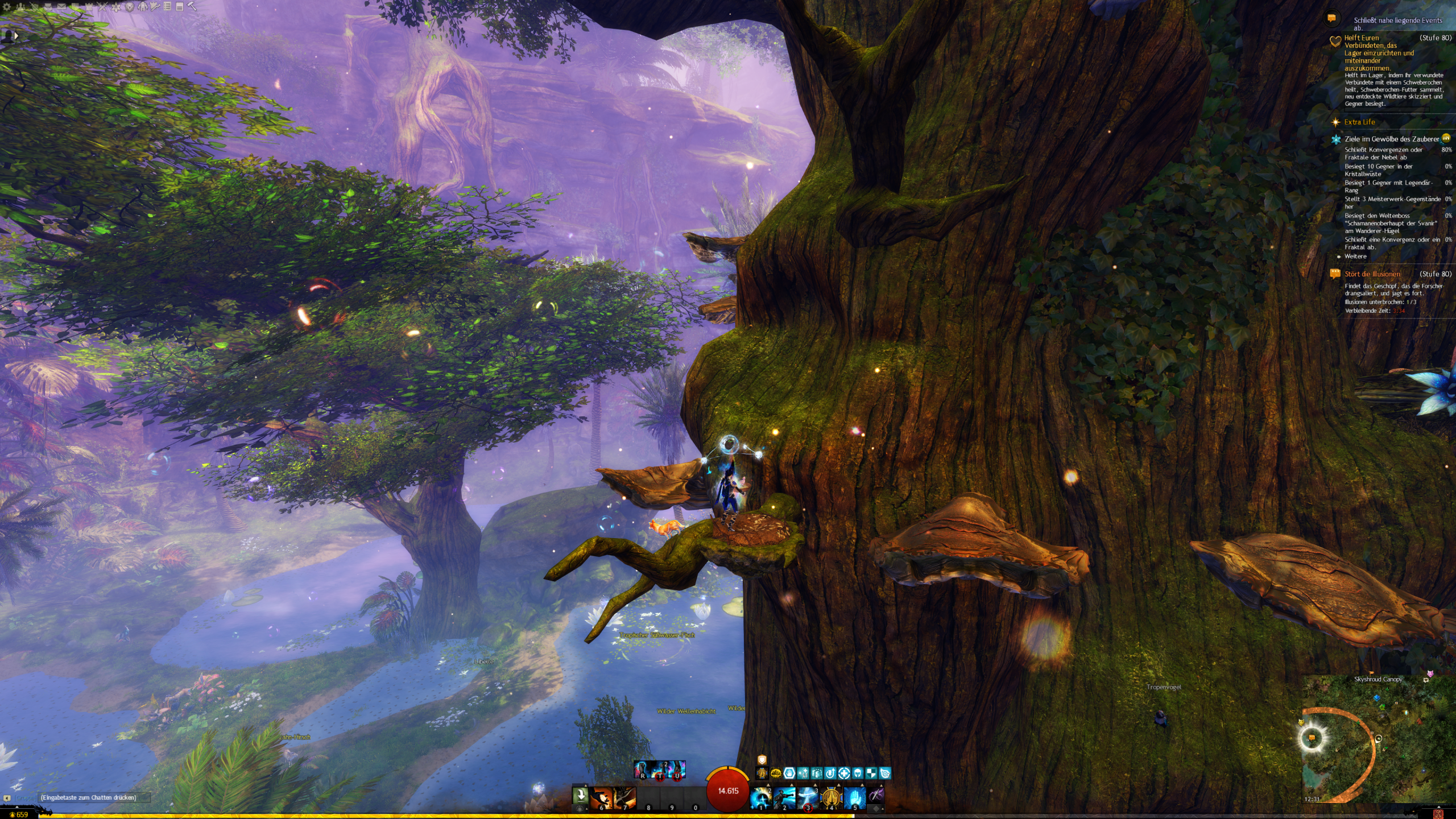Open the hammer icon in the top menu
The image size is (1456, 819).
192,7
